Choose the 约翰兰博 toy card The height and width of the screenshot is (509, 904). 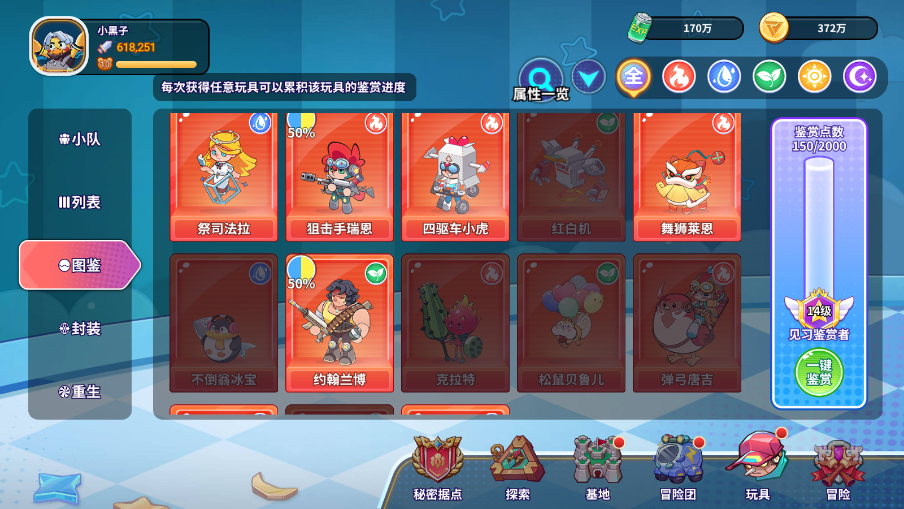340,321
